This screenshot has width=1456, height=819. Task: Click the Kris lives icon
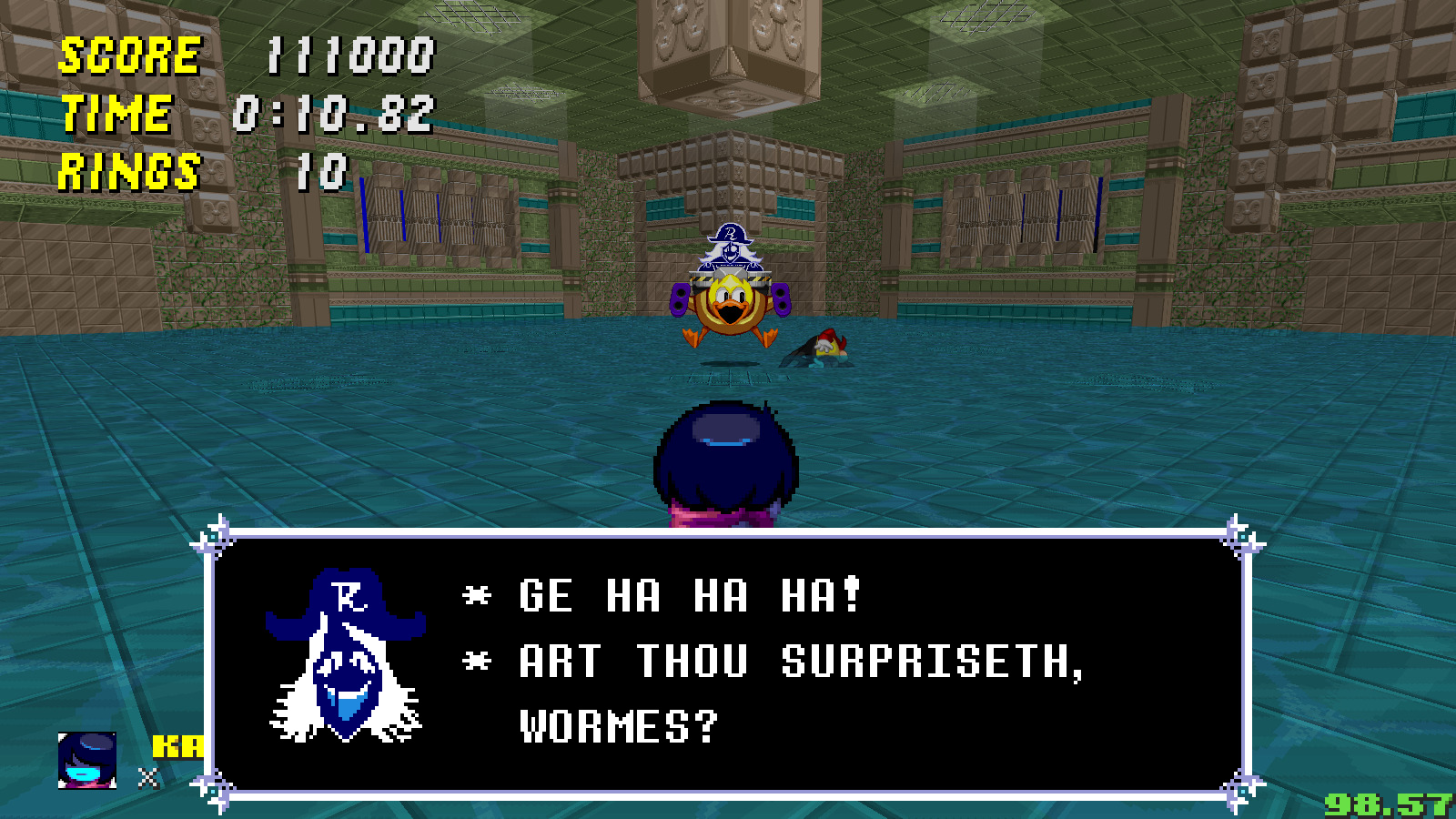87,760
